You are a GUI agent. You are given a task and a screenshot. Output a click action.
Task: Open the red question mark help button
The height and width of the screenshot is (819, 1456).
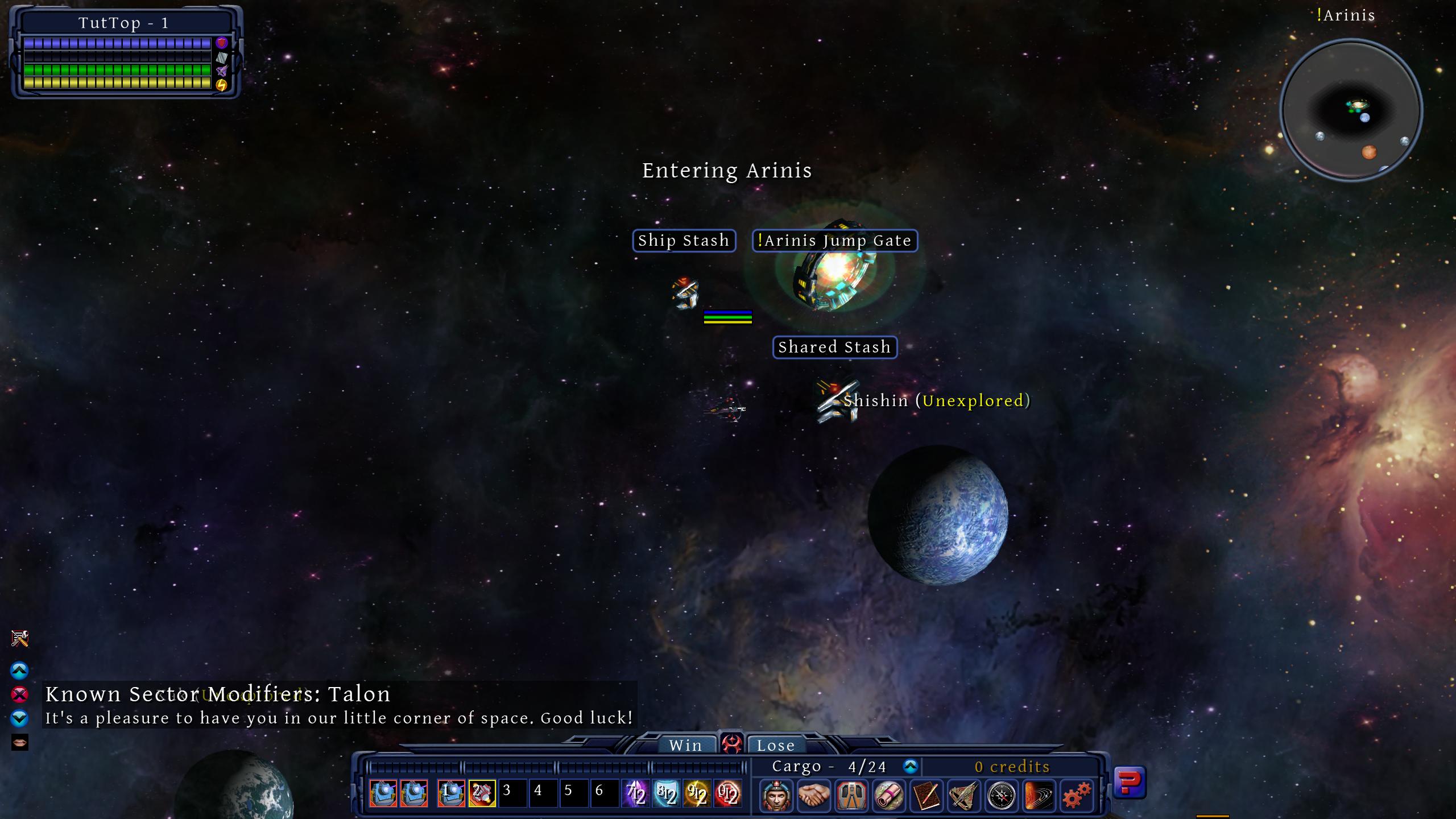(1129, 783)
